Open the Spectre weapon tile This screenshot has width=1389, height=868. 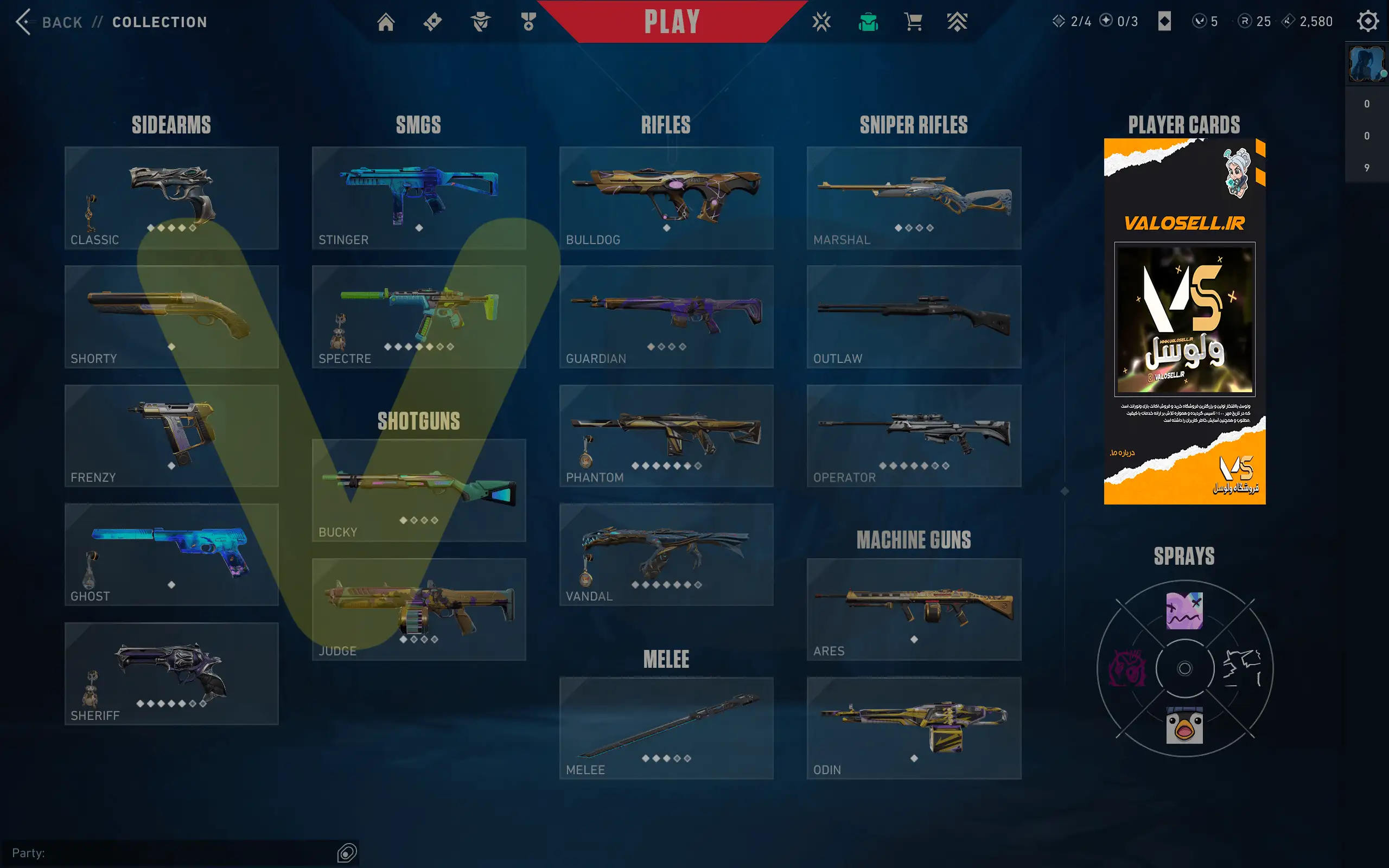pos(418,317)
